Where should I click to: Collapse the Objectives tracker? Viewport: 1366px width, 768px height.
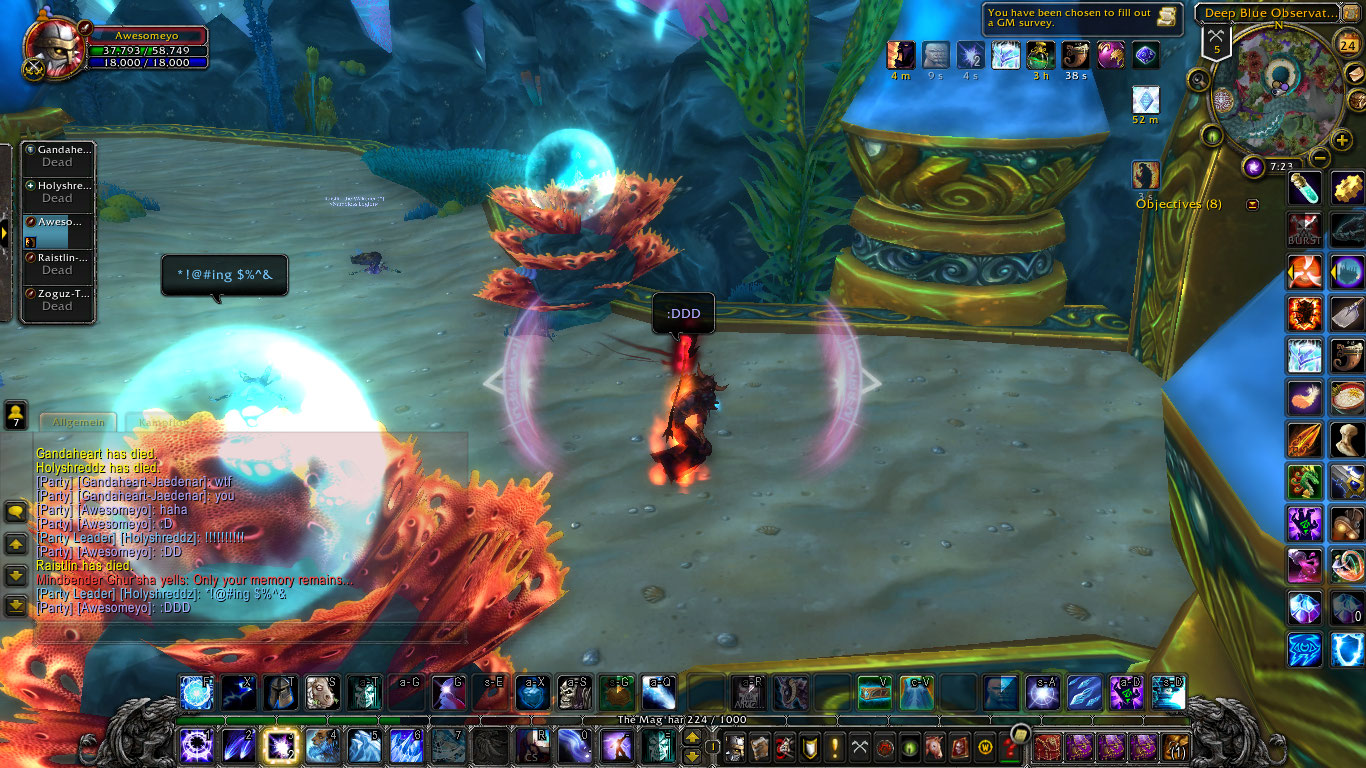coord(1253,205)
